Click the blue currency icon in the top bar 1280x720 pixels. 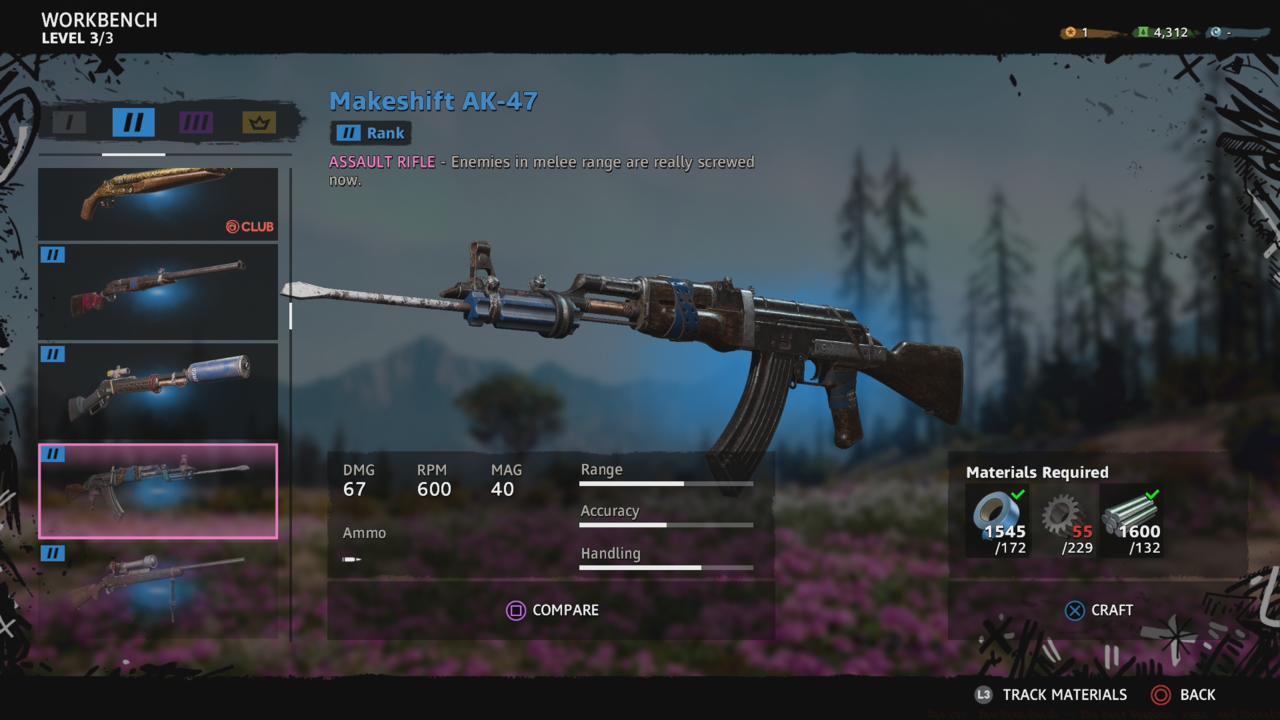1218,31
